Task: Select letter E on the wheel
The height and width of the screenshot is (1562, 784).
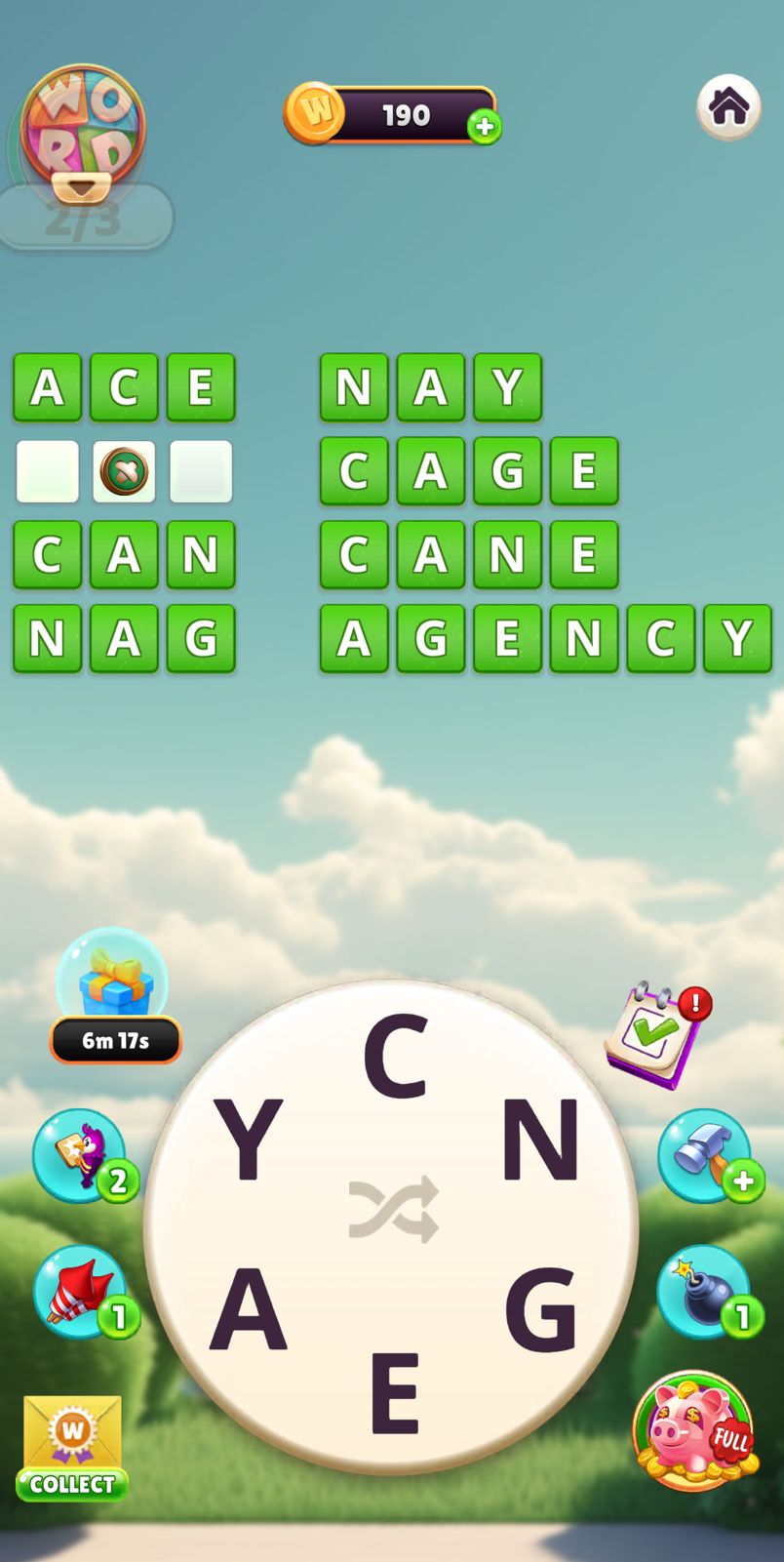Action: point(394,1392)
